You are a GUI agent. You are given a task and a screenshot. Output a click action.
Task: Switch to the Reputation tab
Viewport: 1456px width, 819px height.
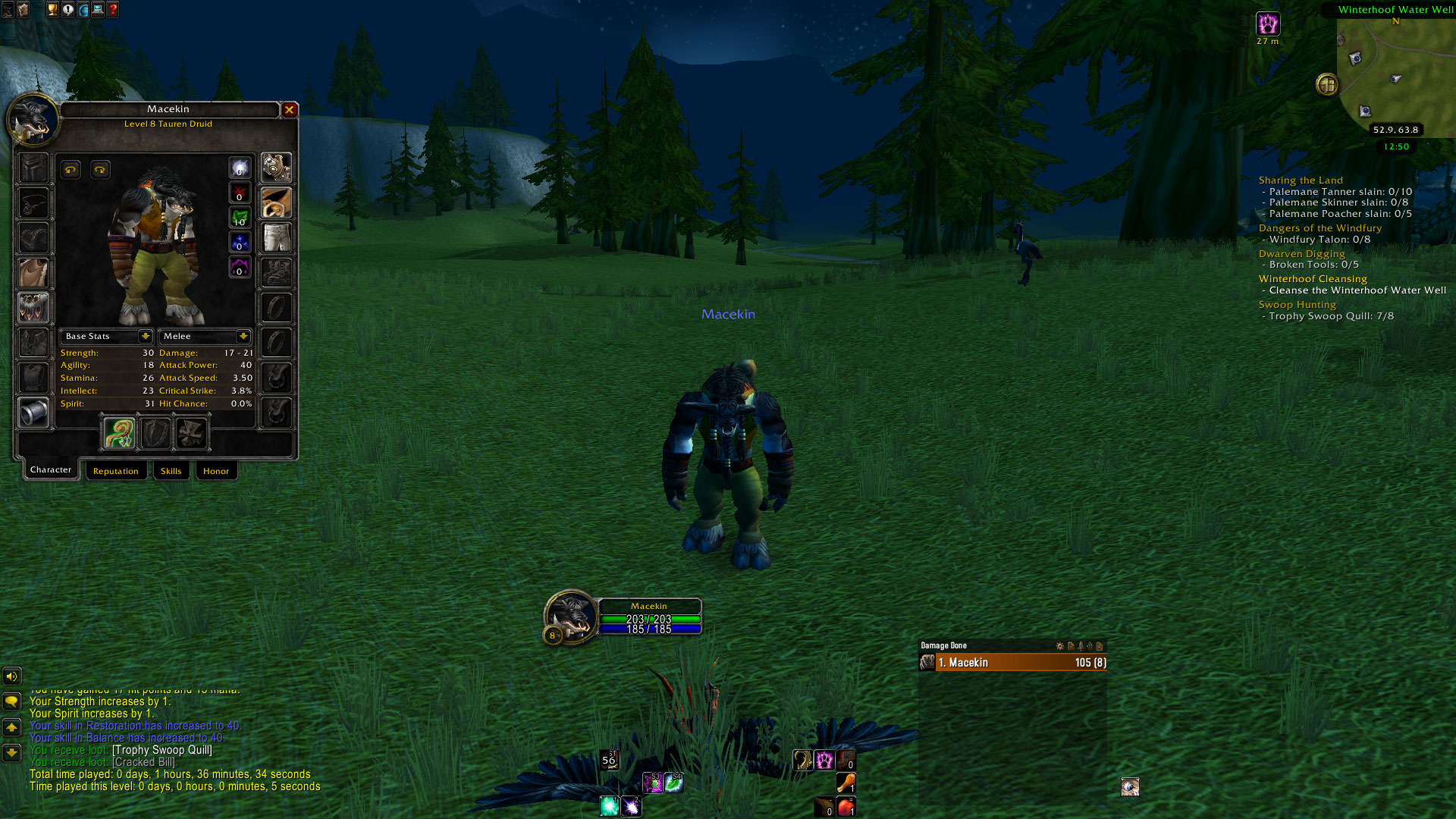click(x=116, y=471)
